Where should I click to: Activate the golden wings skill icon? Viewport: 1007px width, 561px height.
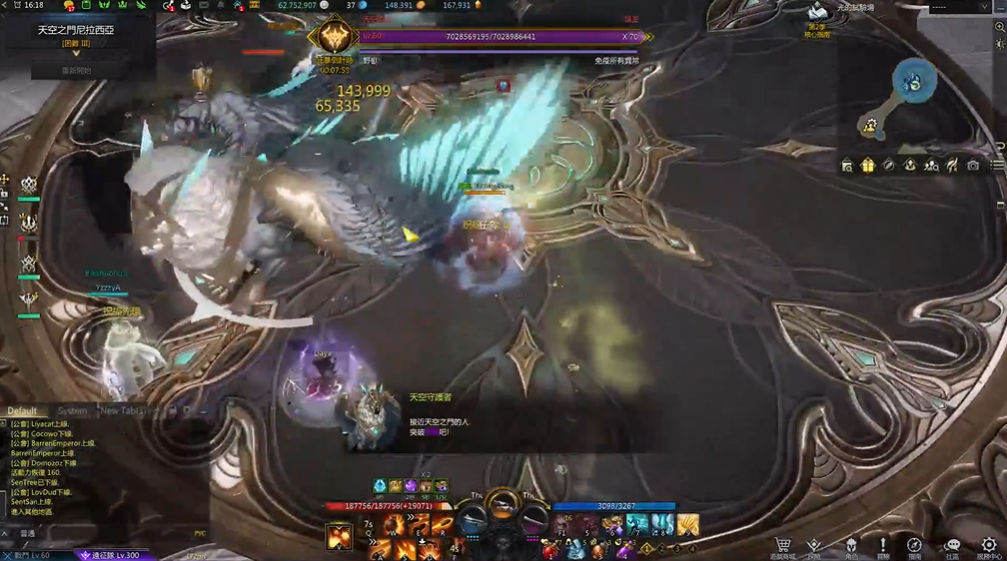[687, 525]
